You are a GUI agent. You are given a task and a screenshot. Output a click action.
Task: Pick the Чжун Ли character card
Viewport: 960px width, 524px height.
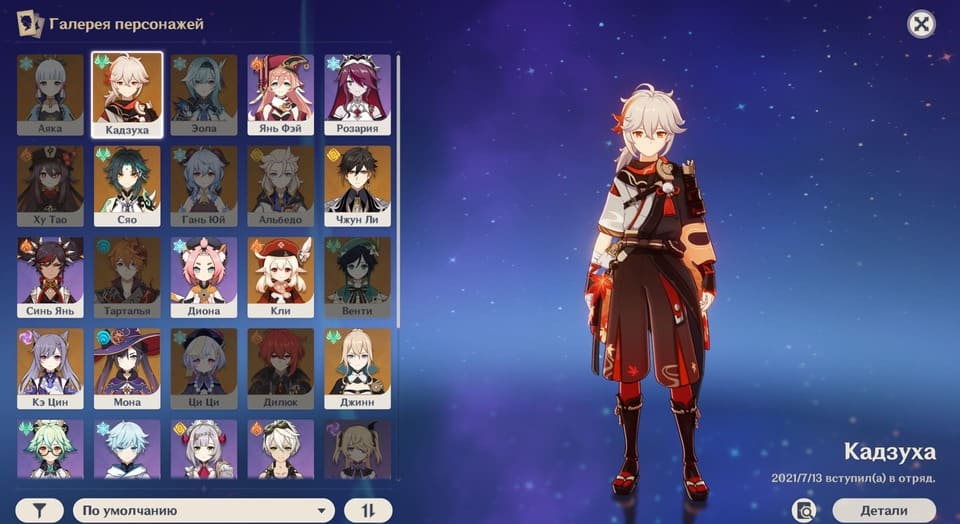pyautogui.click(x=357, y=186)
